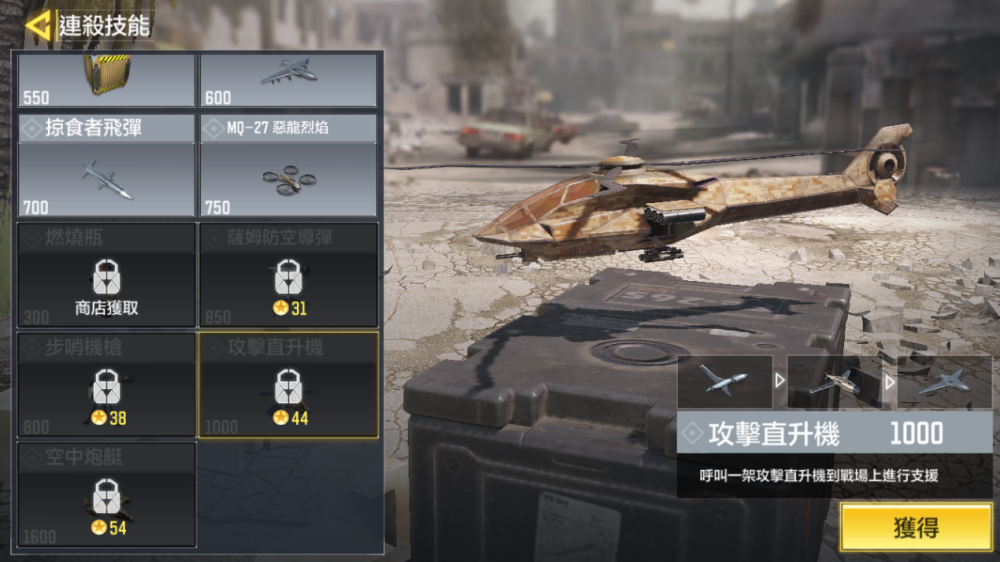1000x562 pixels.
Task: Select the 550-point supply crate scorestreak
Action: coord(106,79)
